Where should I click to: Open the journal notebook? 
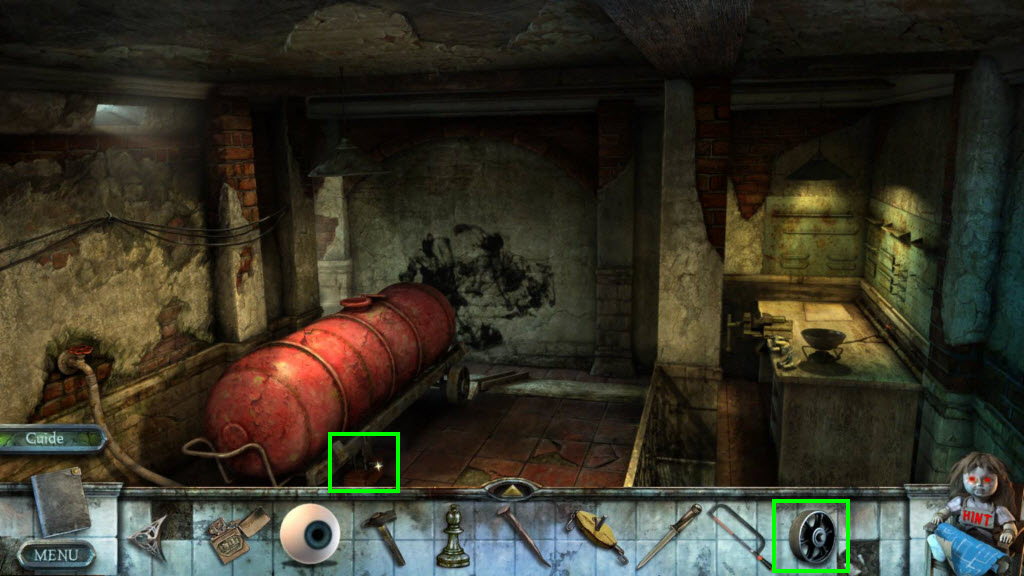click(60, 503)
